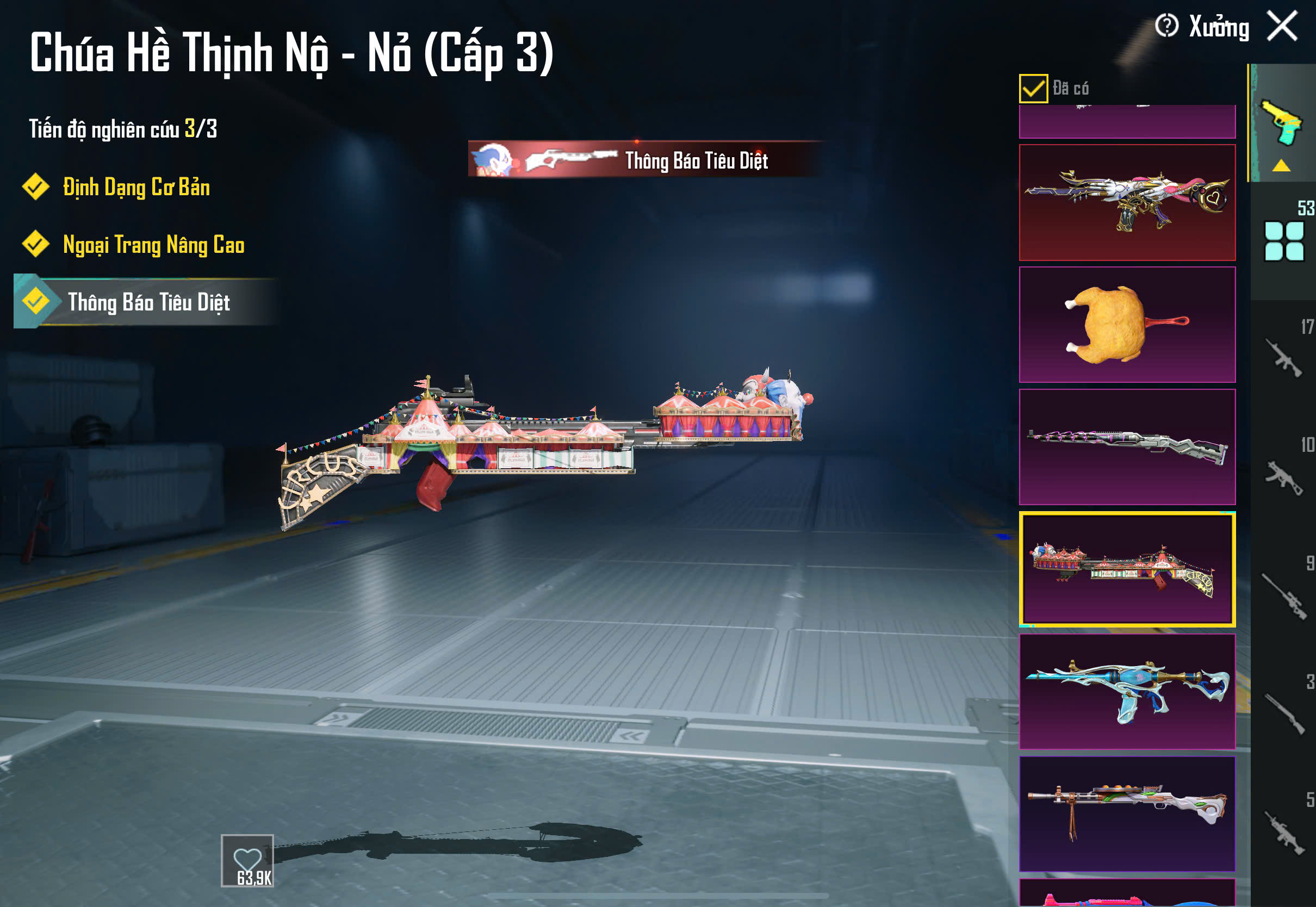
Task: Filter by sniper rifle category
Action: click(1283, 595)
